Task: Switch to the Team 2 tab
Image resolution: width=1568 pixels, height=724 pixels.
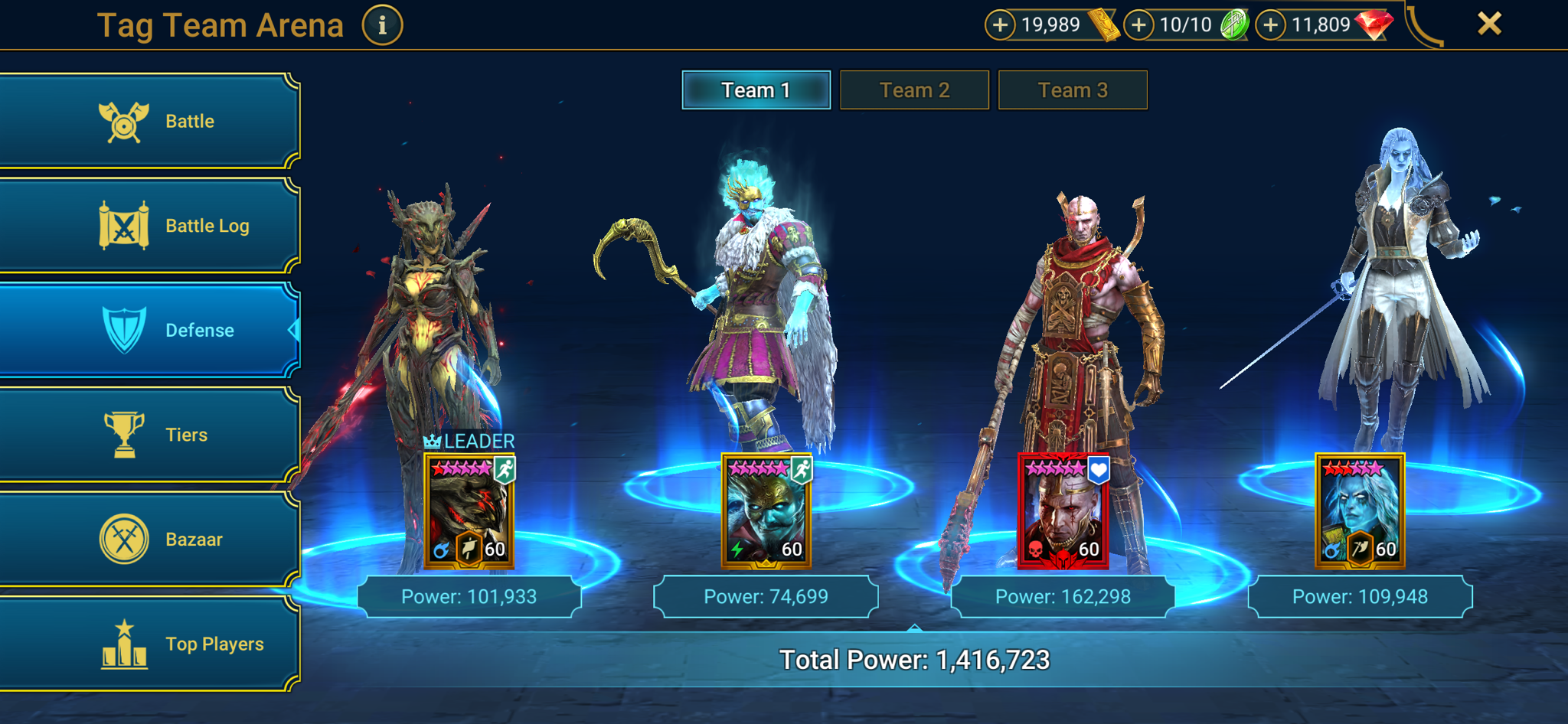Action: pos(914,90)
